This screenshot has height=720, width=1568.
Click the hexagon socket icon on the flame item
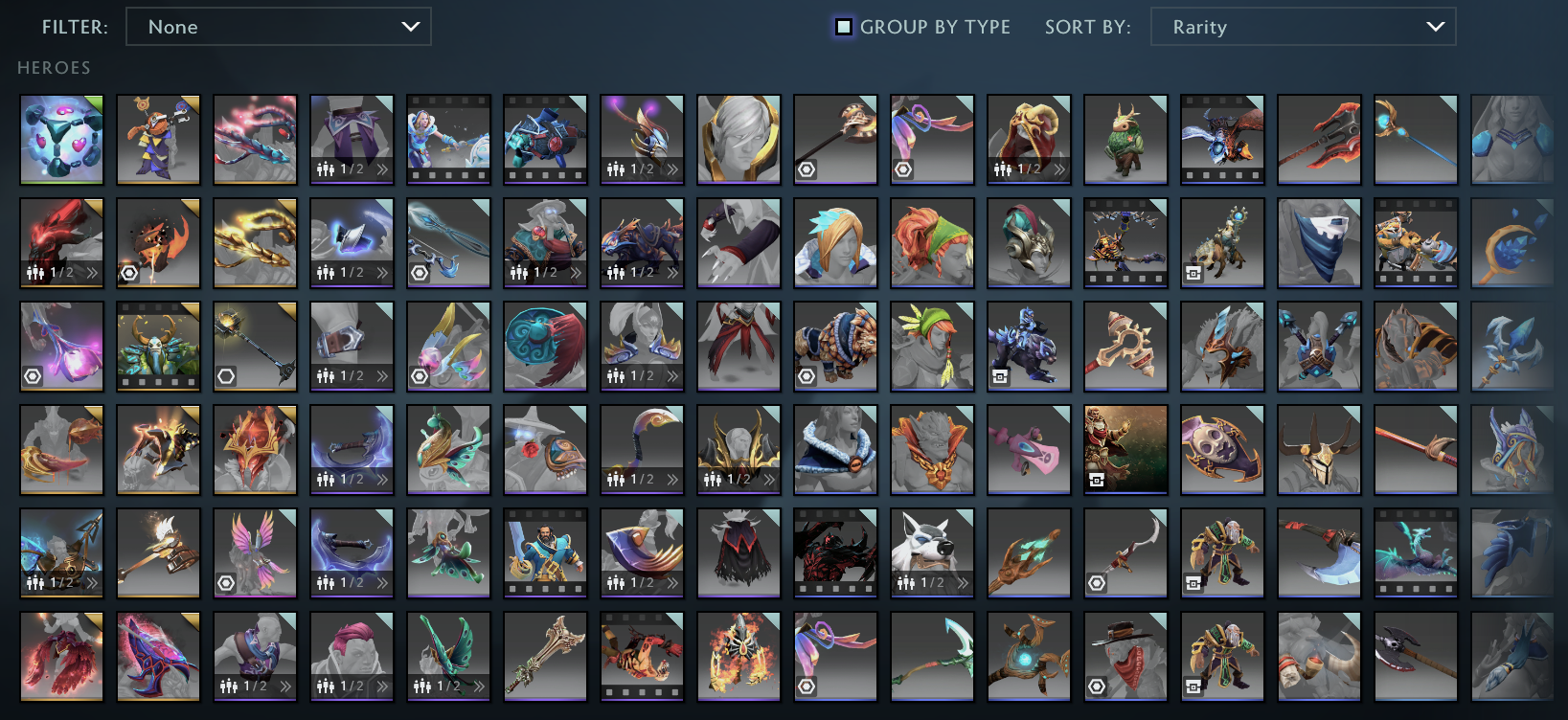tap(131, 273)
